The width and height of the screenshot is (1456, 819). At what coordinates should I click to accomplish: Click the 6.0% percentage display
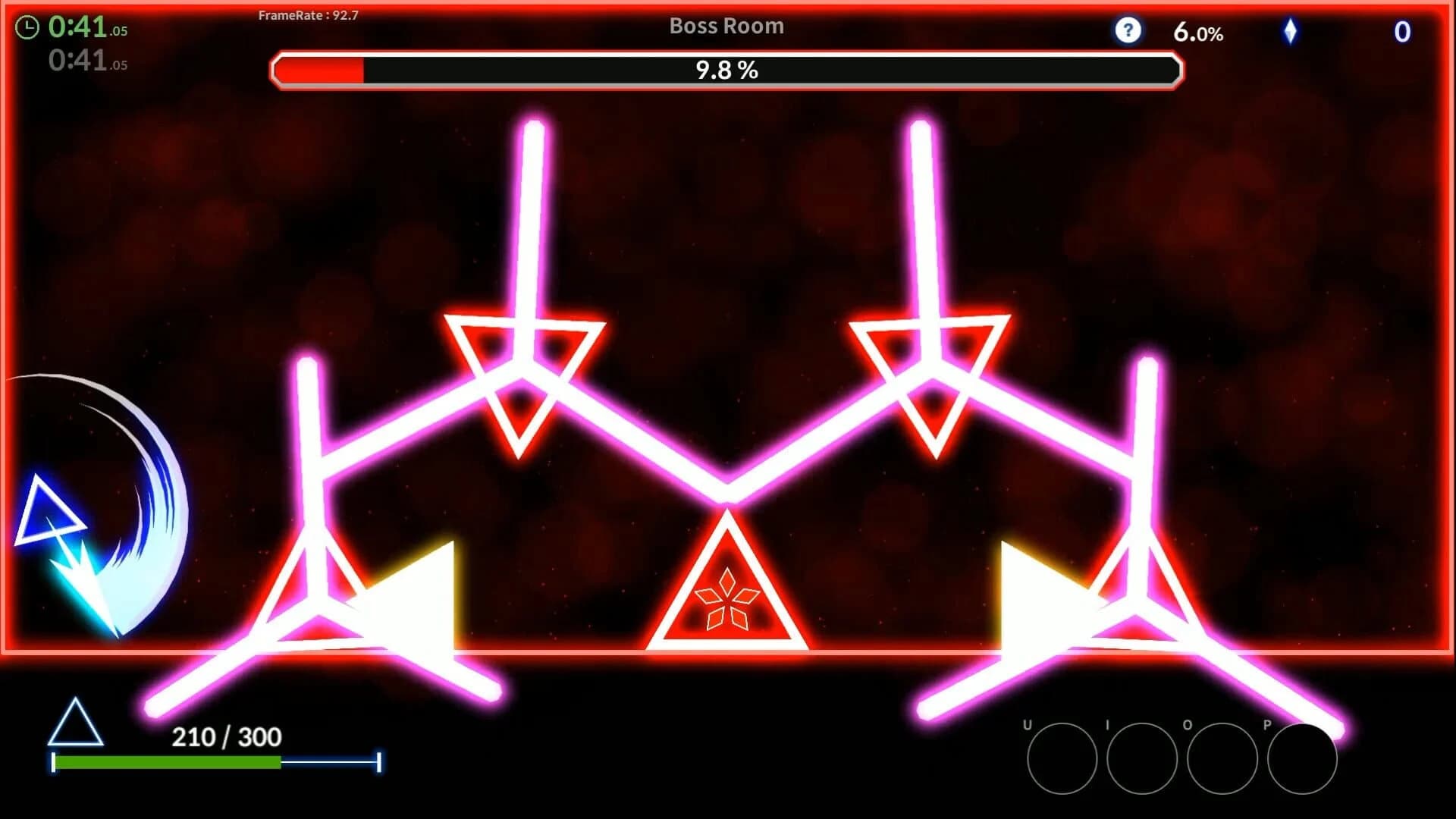click(x=1199, y=33)
